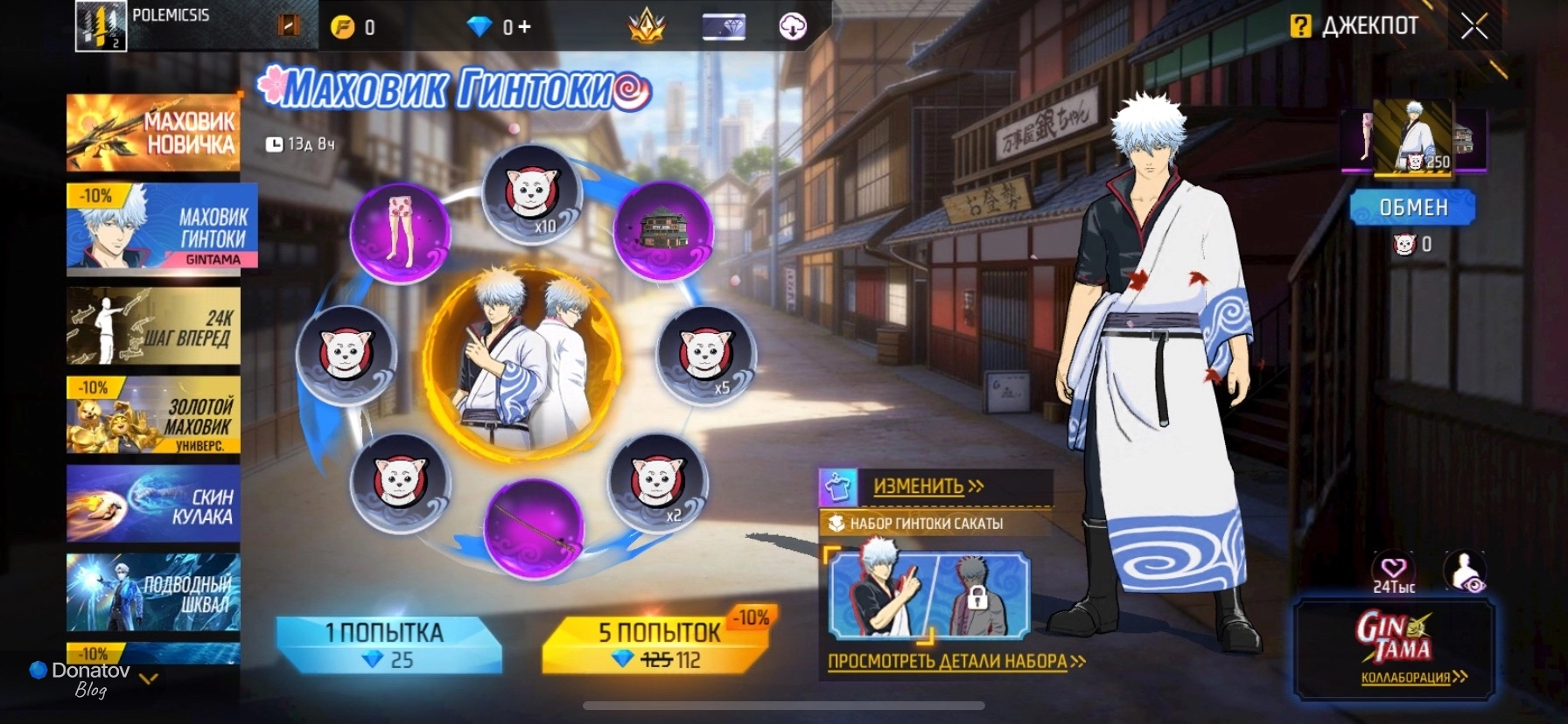The image size is (1568, 724).
Task: Click the Обмен exchange button
Action: (x=1412, y=207)
